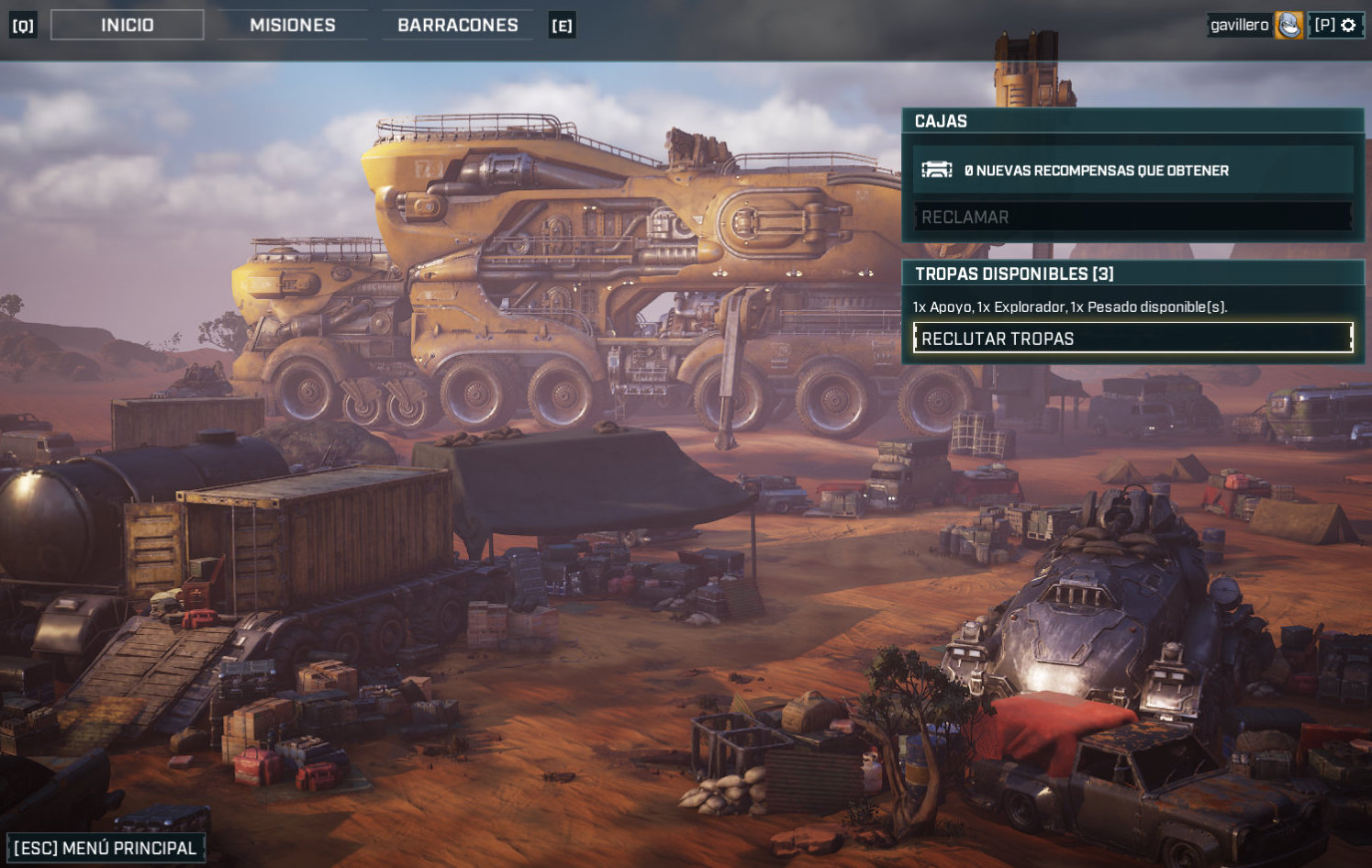Open the Misiones tab
The image size is (1372, 868).
pos(293,25)
